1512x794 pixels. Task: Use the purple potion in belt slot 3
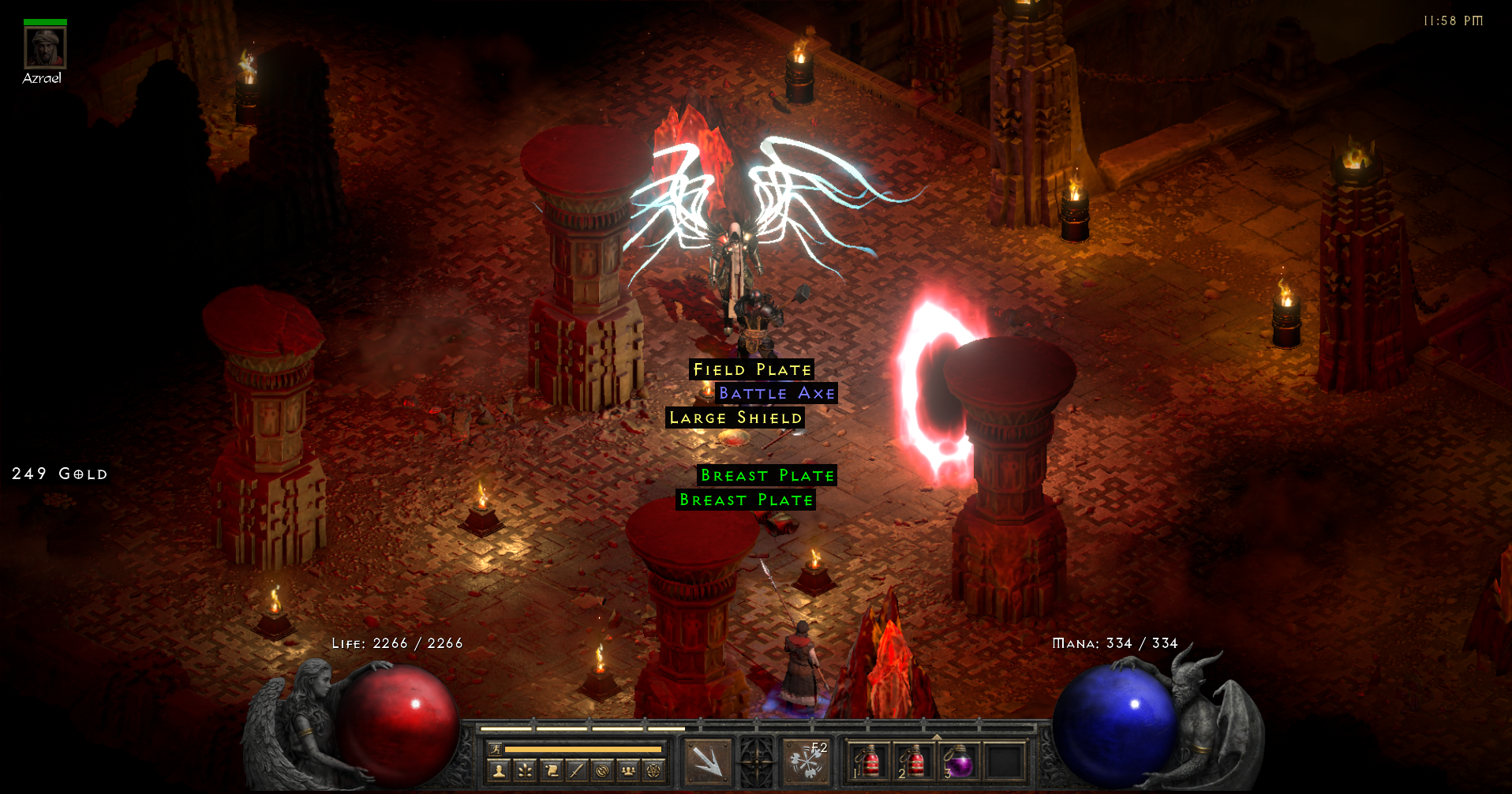[x=959, y=762]
